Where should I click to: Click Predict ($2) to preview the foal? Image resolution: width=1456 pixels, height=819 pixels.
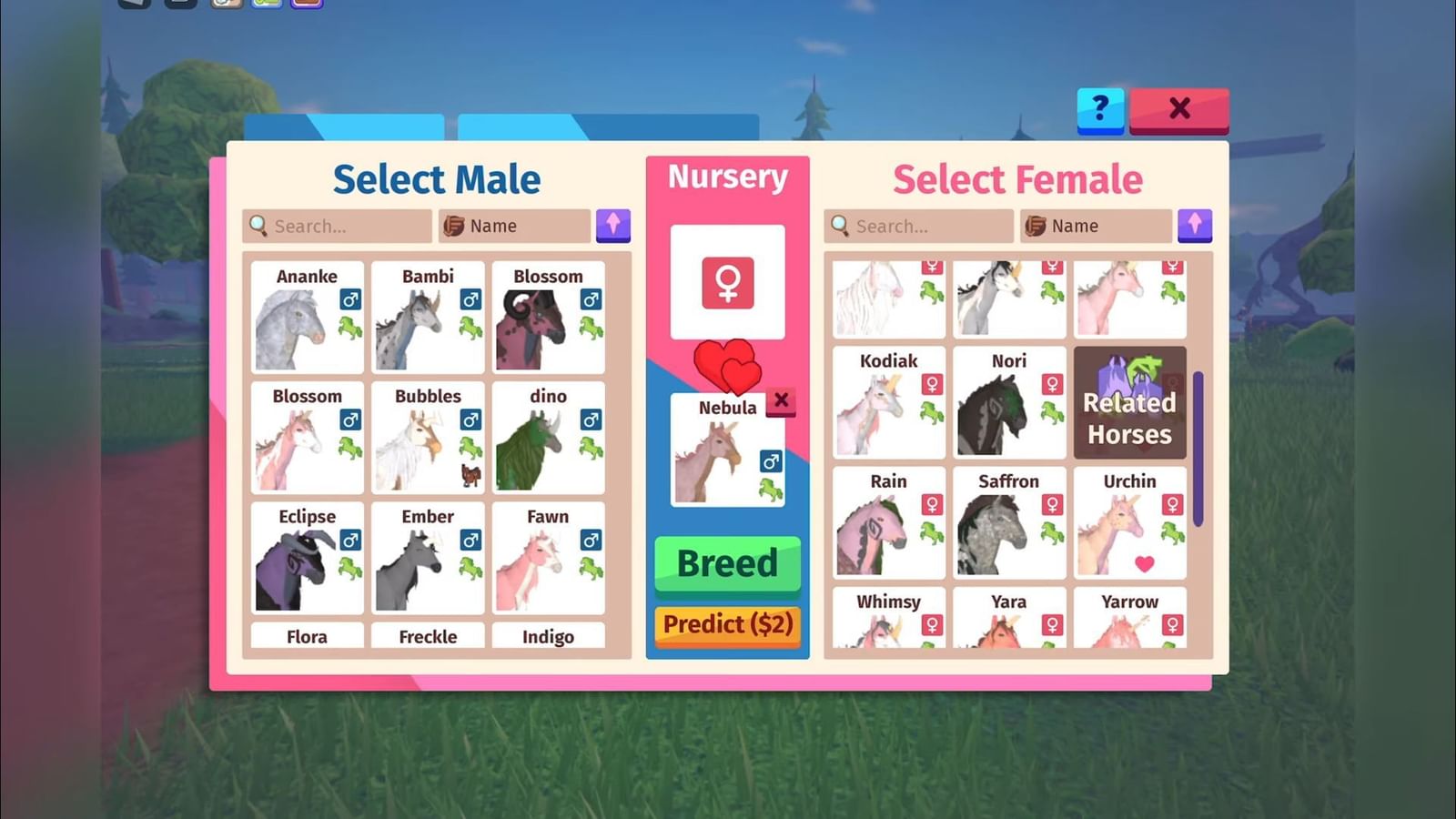tap(726, 625)
